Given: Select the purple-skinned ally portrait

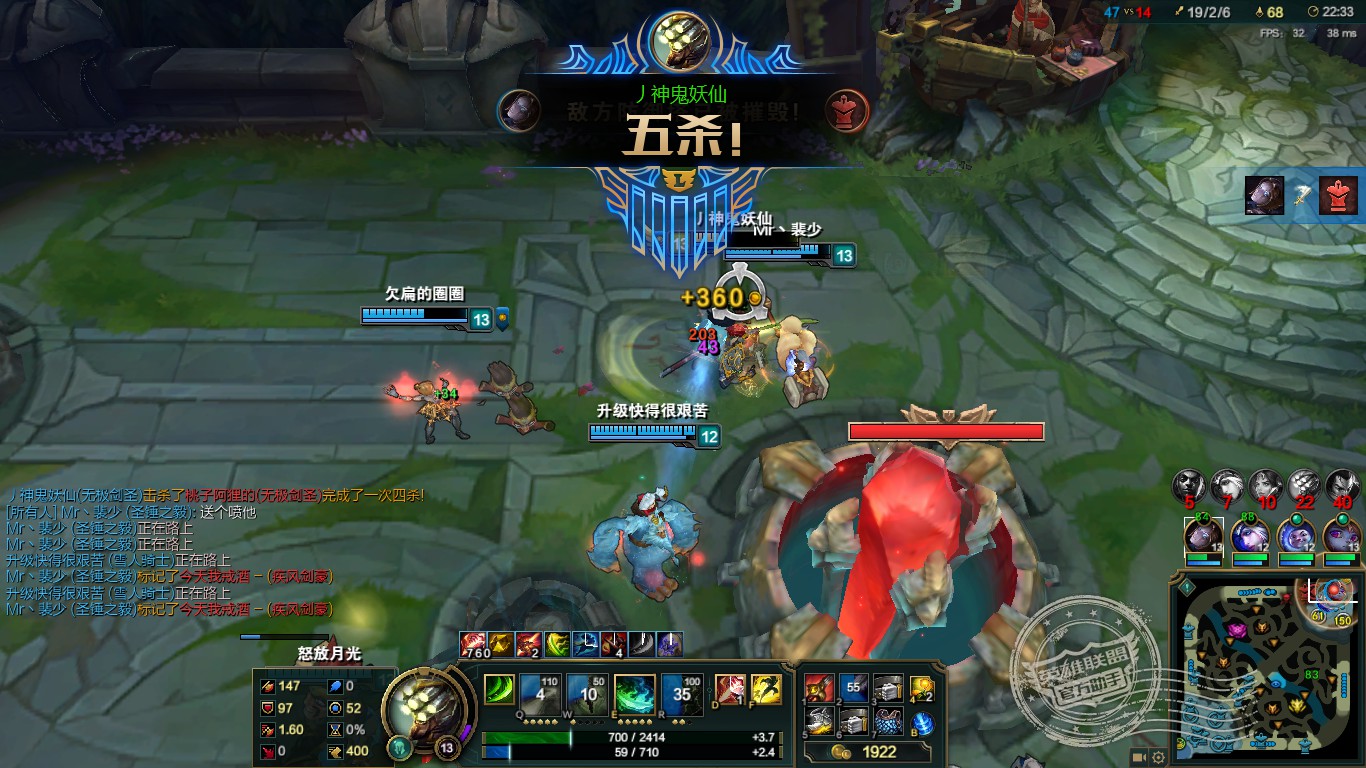Looking at the screenshot, I should (x=1341, y=537).
